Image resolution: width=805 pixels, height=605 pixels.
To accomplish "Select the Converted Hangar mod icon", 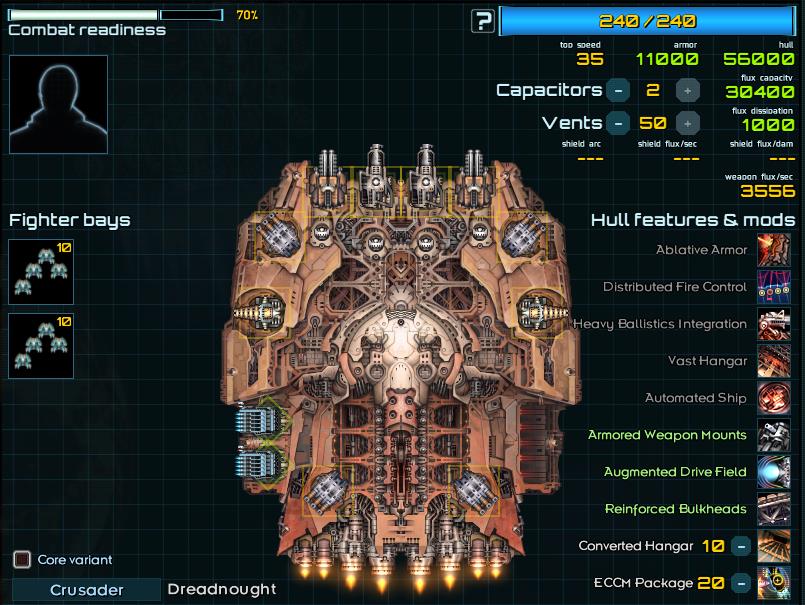I will (774, 546).
